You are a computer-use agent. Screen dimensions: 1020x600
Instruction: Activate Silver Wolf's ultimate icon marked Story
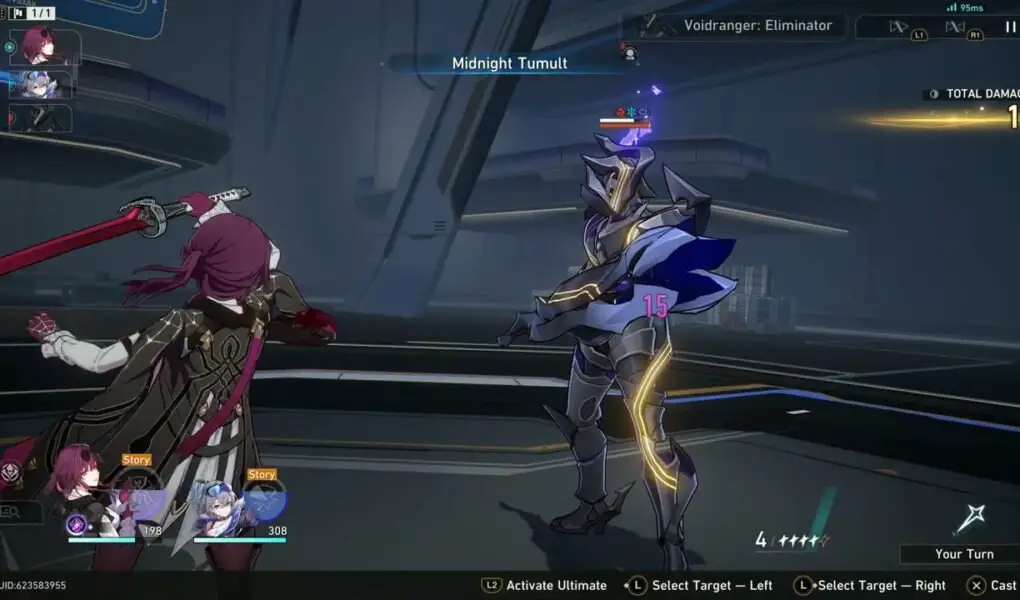point(263,501)
